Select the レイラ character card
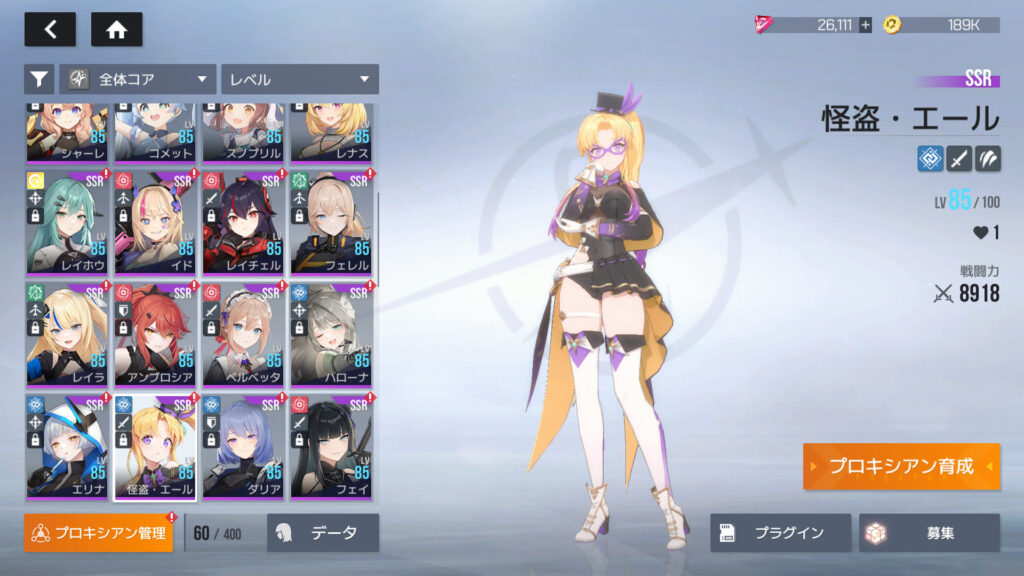Image resolution: width=1024 pixels, height=576 pixels. pyautogui.click(x=67, y=334)
